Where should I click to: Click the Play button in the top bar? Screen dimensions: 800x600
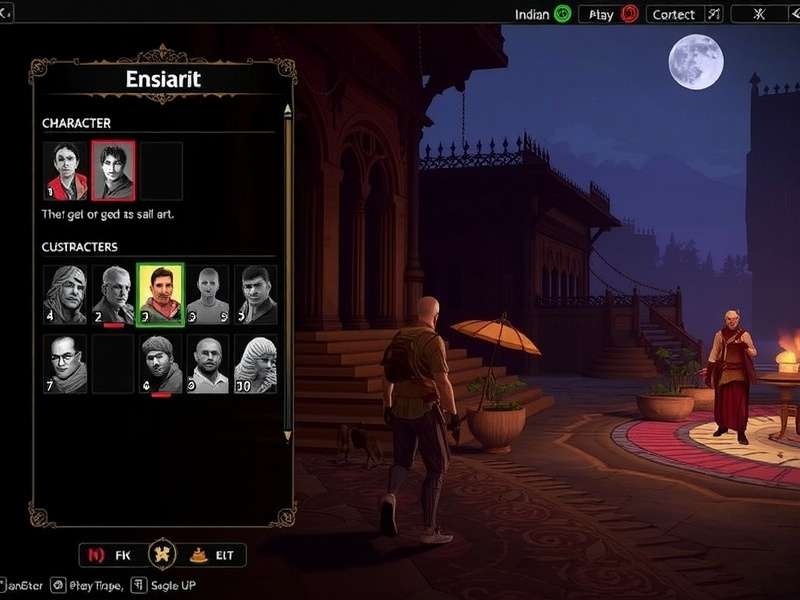pos(612,14)
